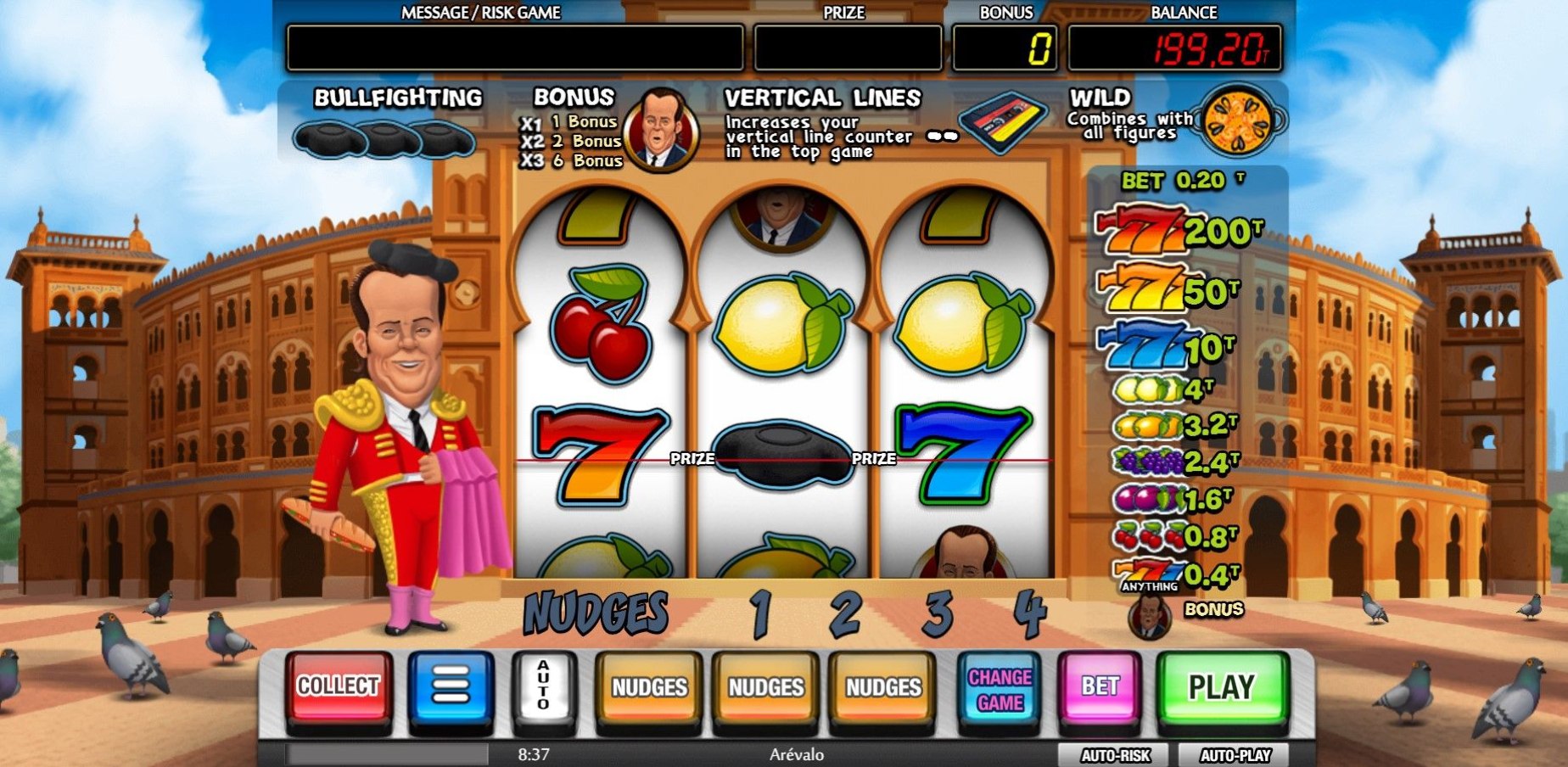This screenshot has width=1568, height=767.
Task: Change the wager using the pink BET button
Action: click(x=1100, y=687)
